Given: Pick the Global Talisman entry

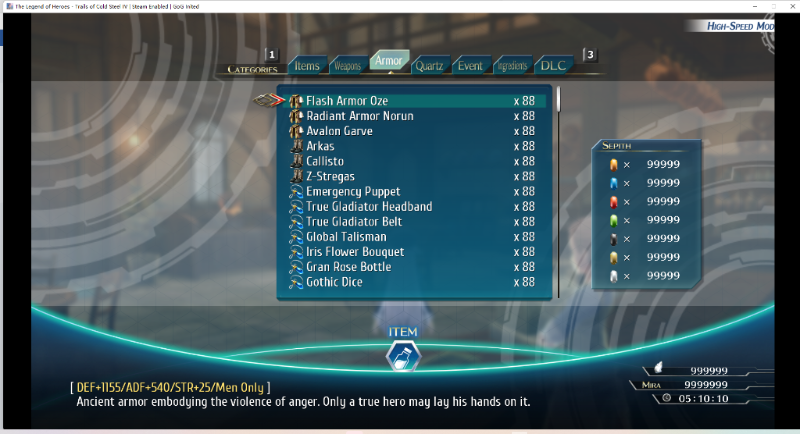Looking at the screenshot, I should point(346,237).
